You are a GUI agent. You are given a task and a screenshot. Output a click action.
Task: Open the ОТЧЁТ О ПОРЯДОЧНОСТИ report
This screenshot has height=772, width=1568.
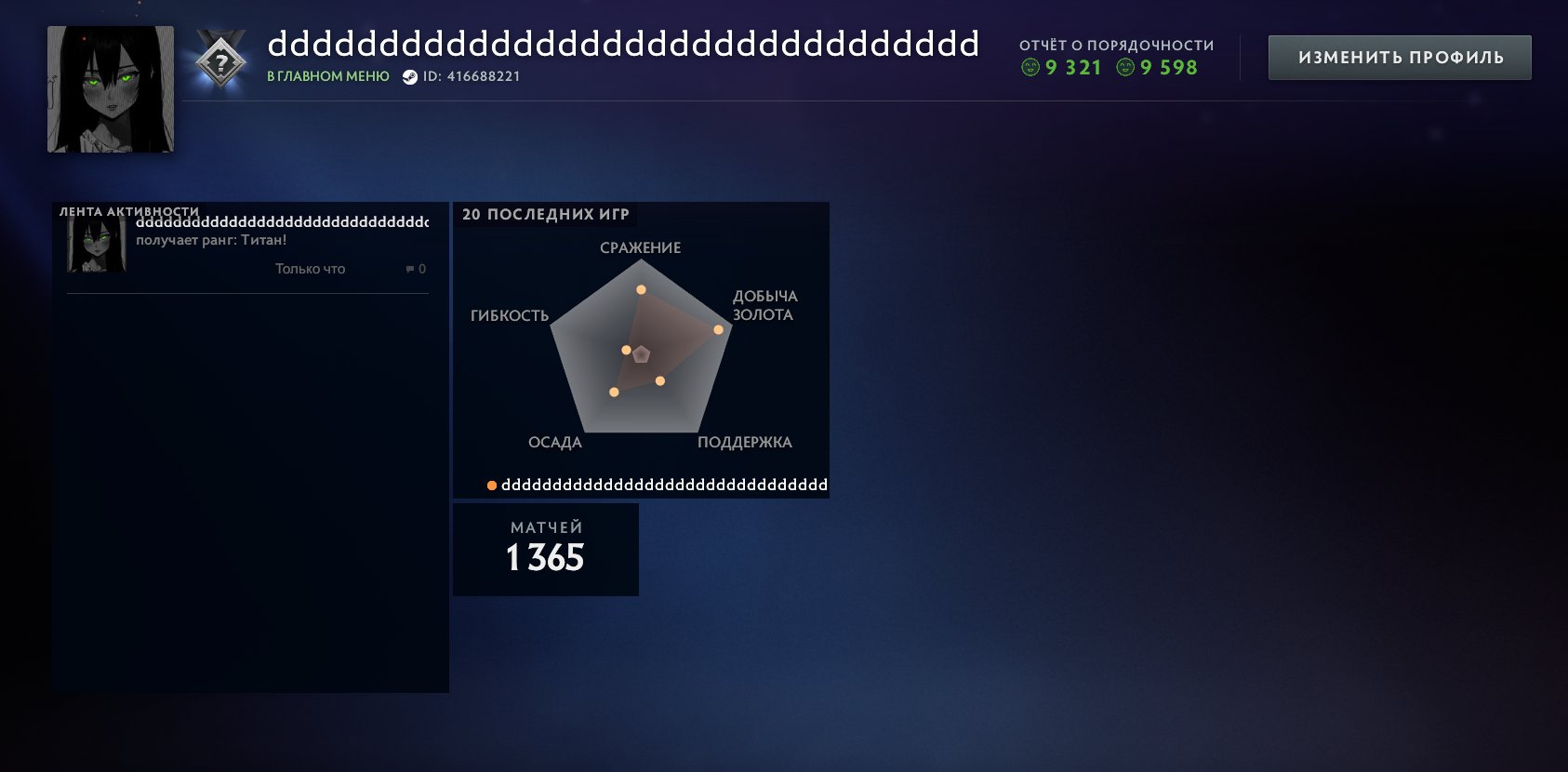[x=1115, y=44]
